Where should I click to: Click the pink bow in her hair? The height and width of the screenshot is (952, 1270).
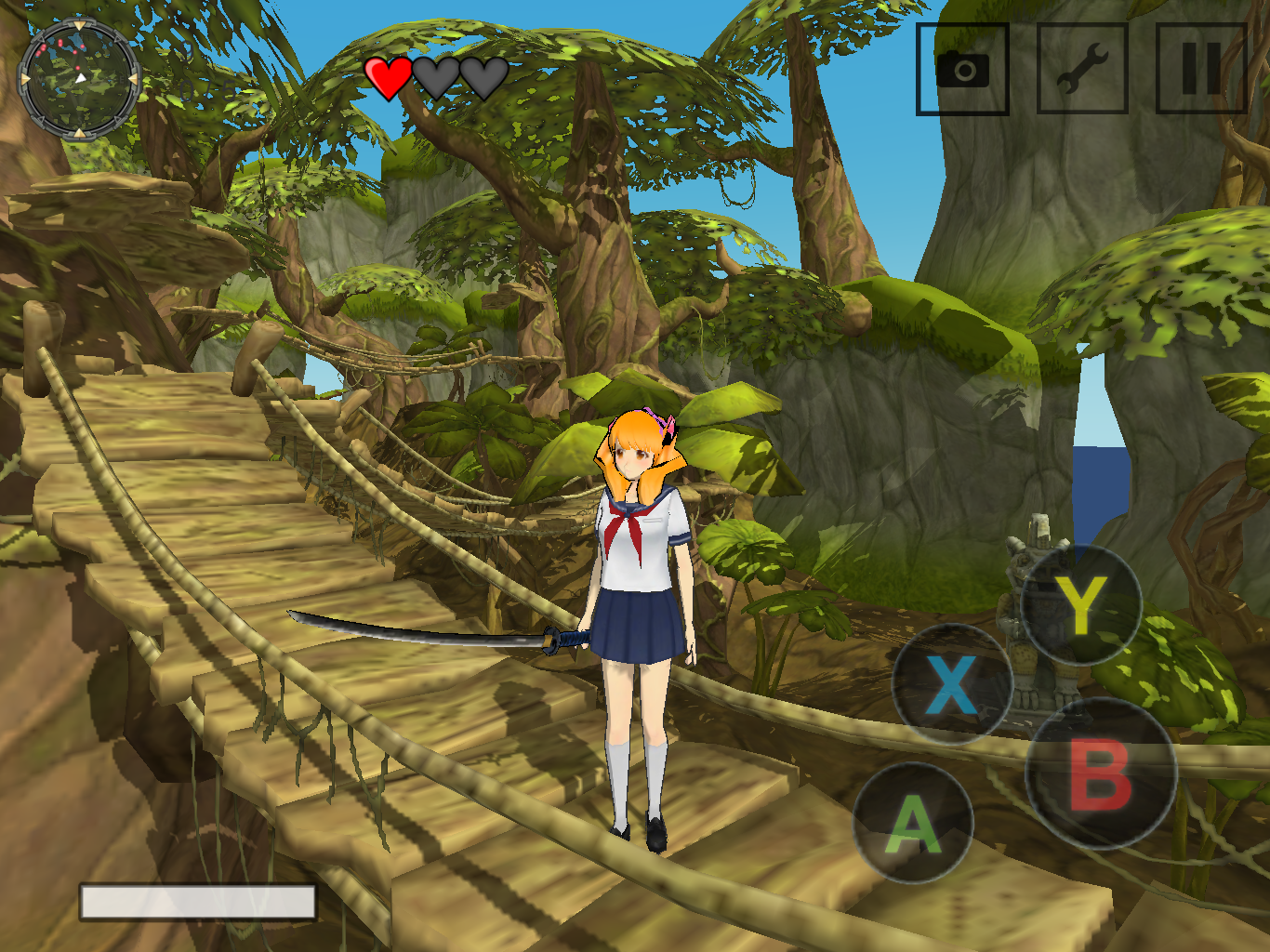point(671,423)
